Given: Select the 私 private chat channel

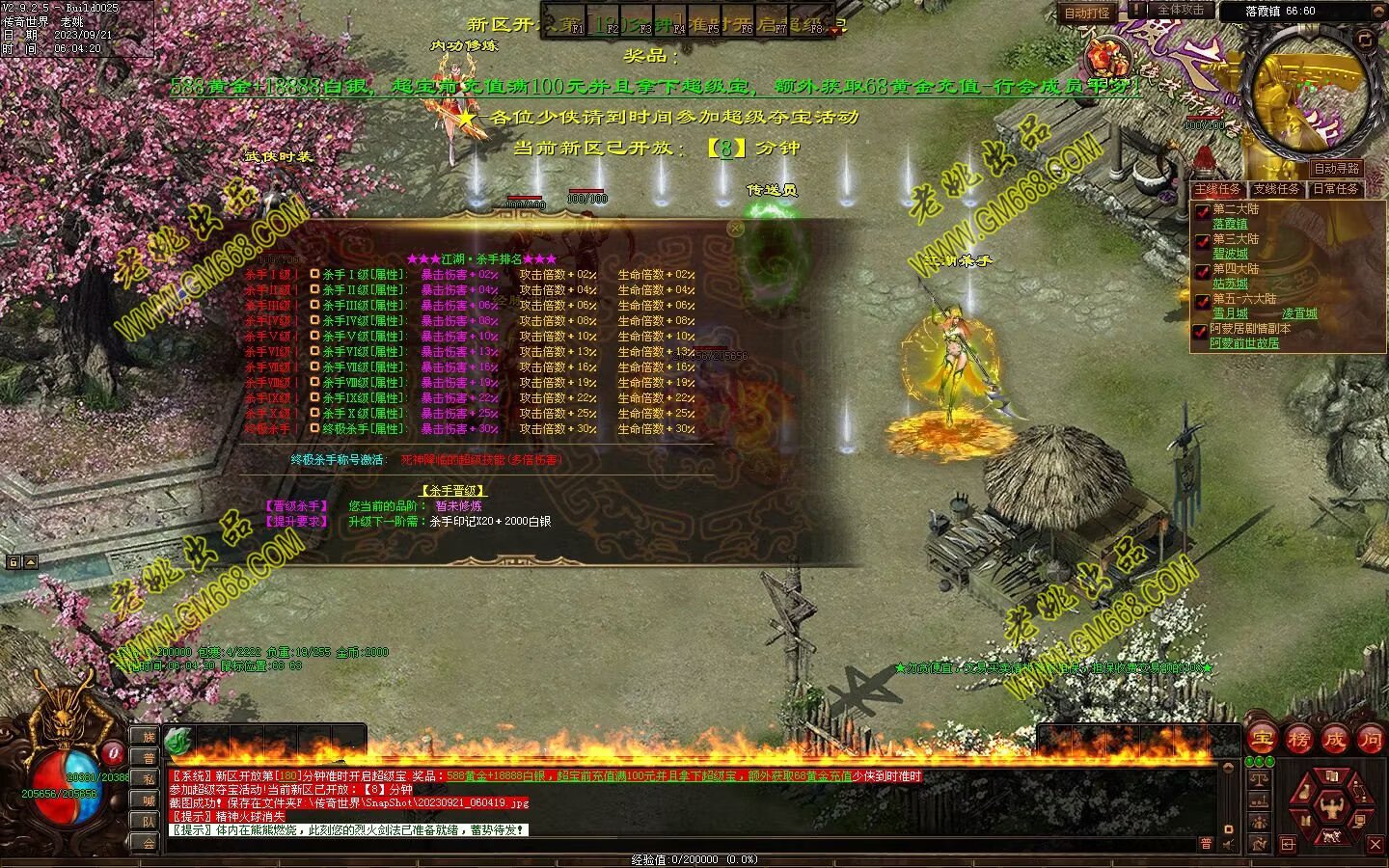Looking at the screenshot, I should point(149,778).
